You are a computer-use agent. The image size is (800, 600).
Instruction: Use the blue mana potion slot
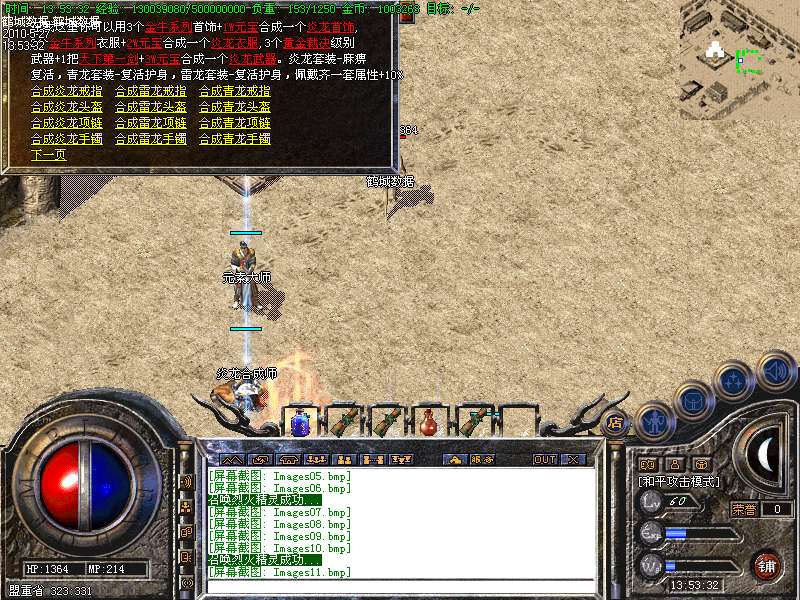(298, 423)
